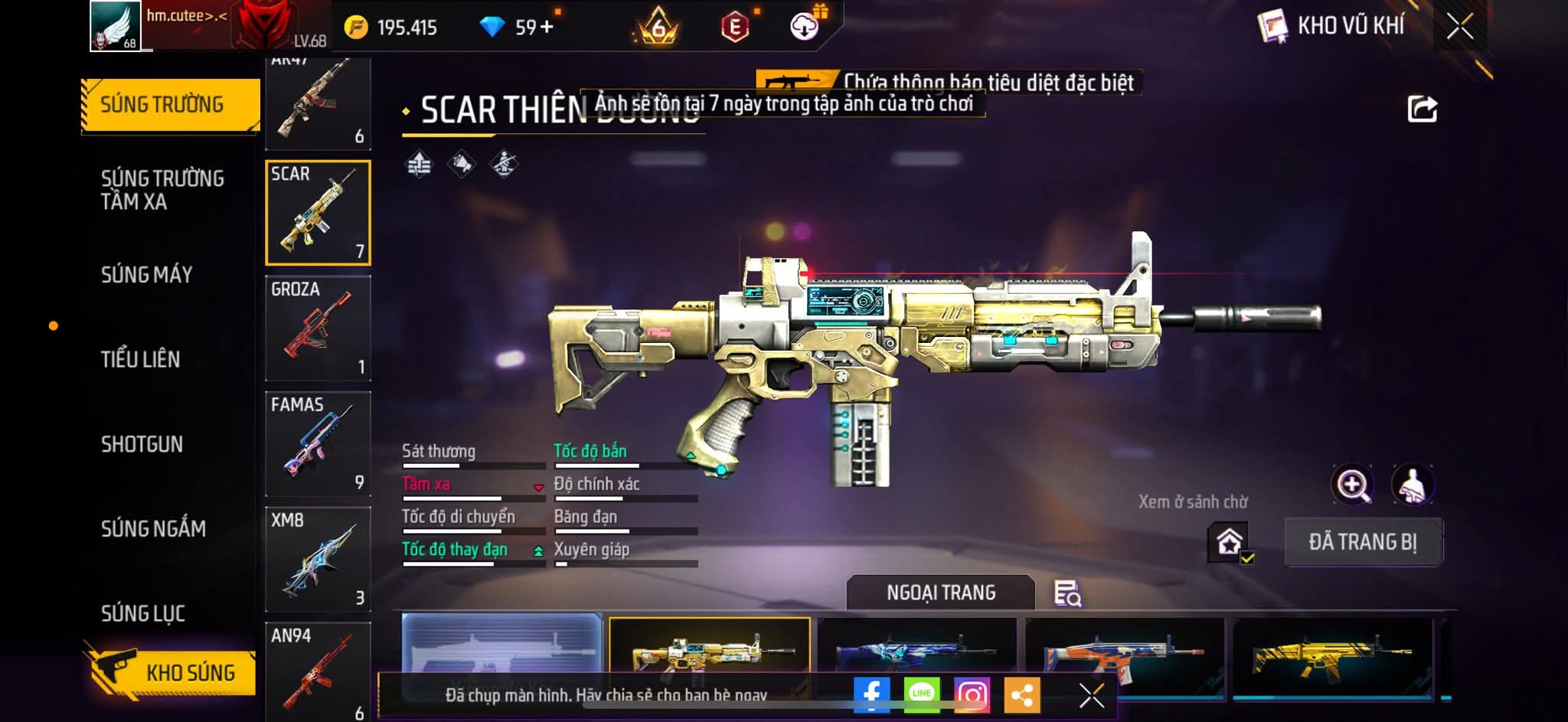Share the SCAR skin via share icon
This screenshot has width=1568, height=722.
(x=1423, y=109)
